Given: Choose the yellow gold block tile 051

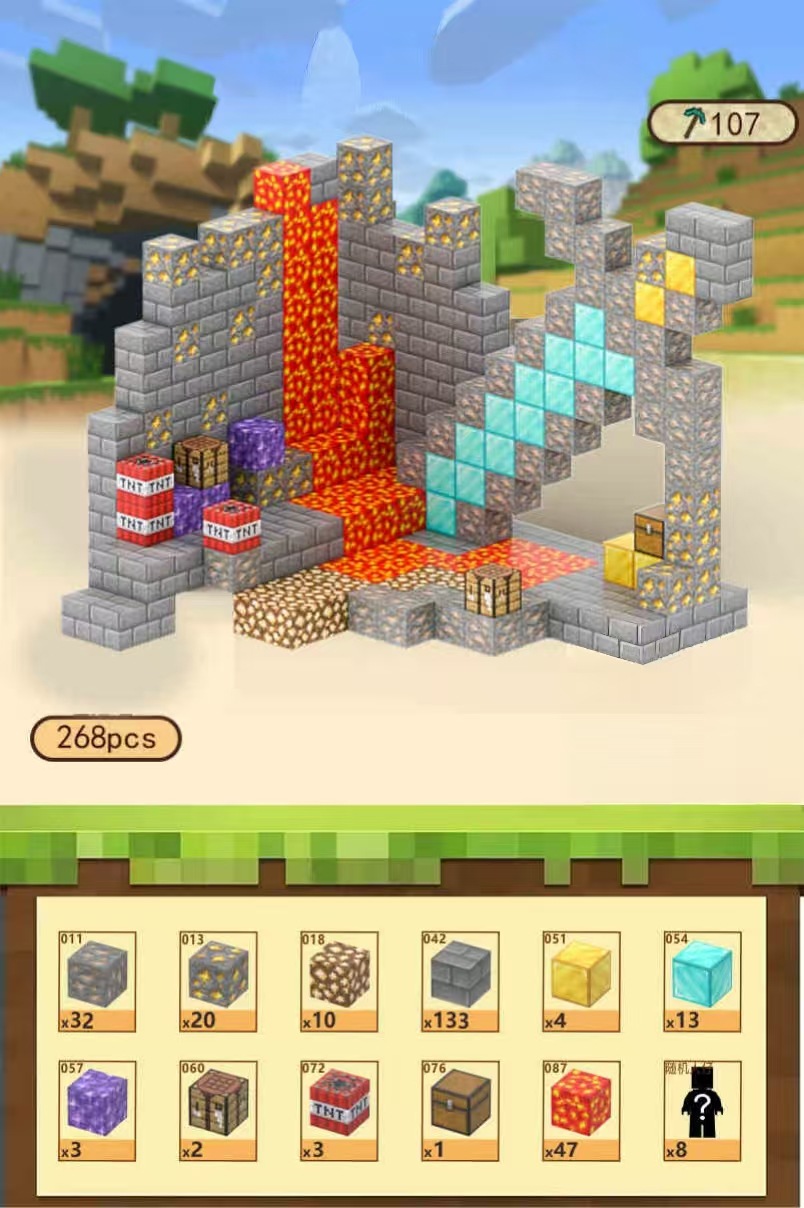Looking at the screenshot, I should pos(581,980).
